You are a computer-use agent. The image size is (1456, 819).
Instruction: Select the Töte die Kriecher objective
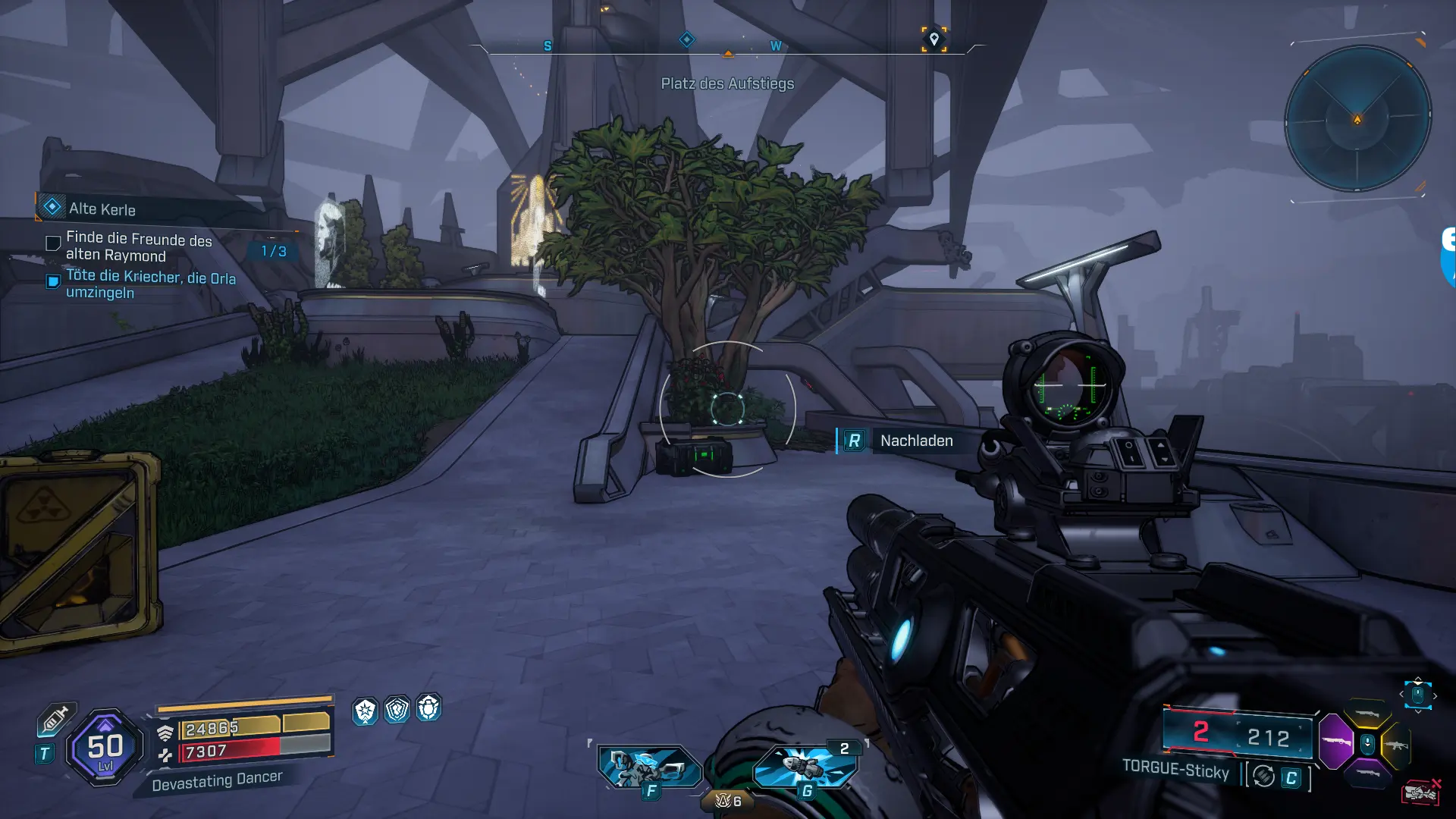150,284
